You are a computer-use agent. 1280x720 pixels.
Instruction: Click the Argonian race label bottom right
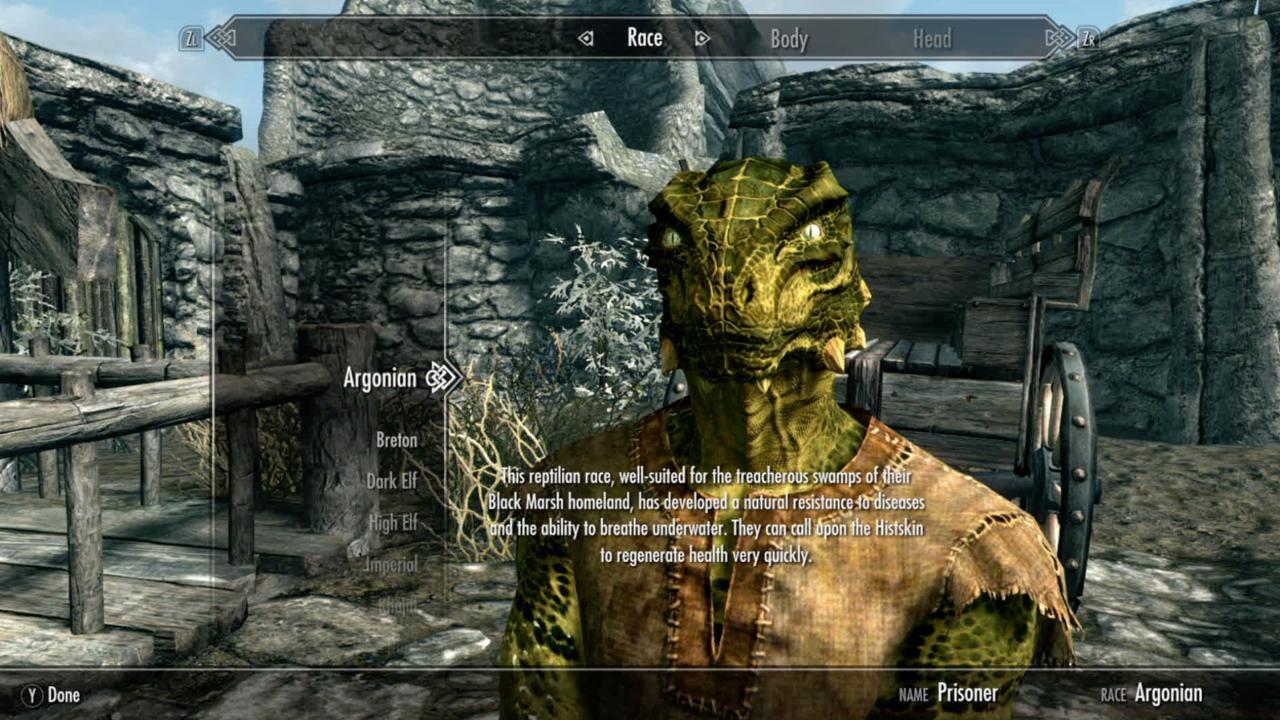click(x=1168, y=693)
